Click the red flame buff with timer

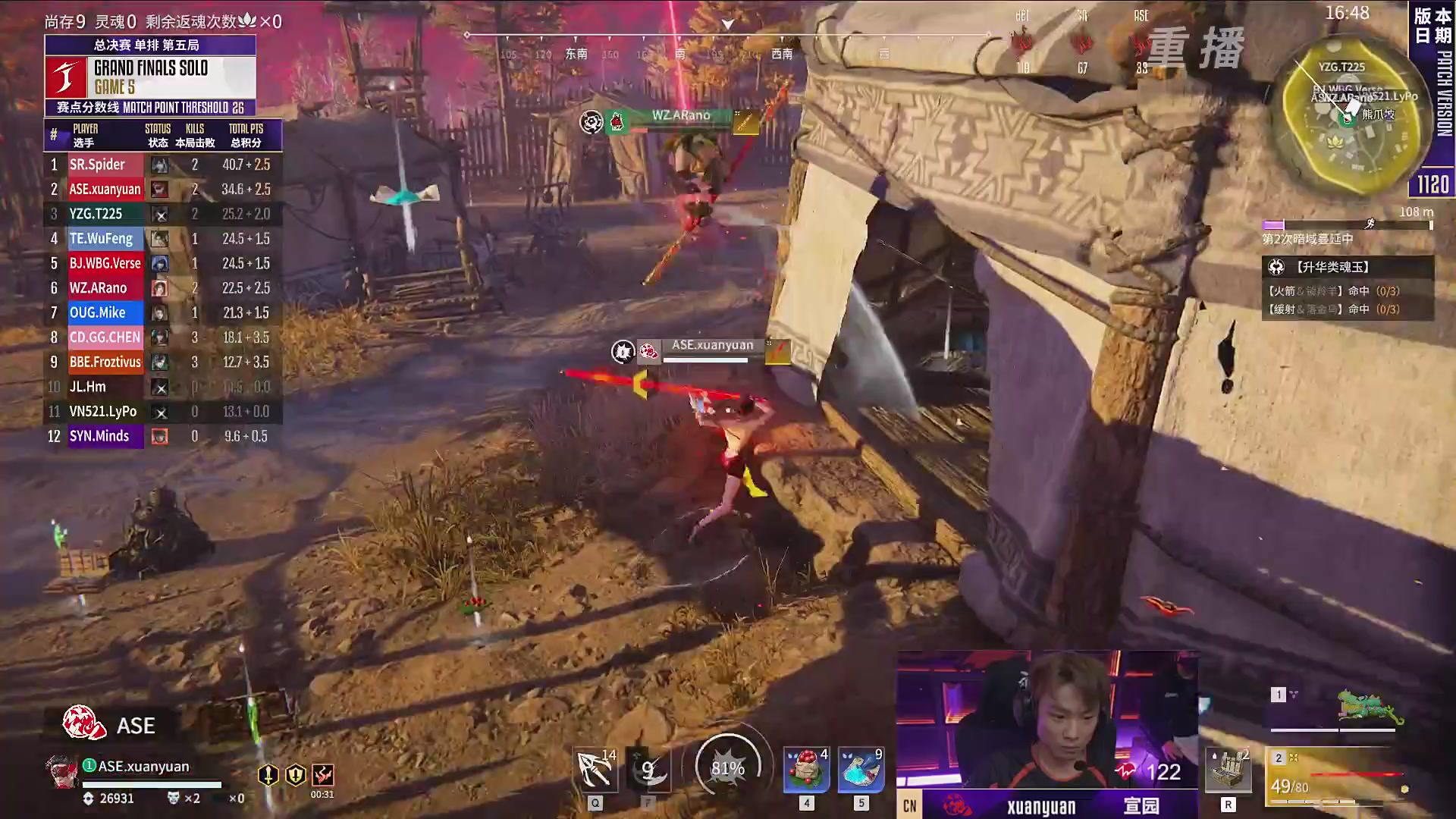pos(323,775)
